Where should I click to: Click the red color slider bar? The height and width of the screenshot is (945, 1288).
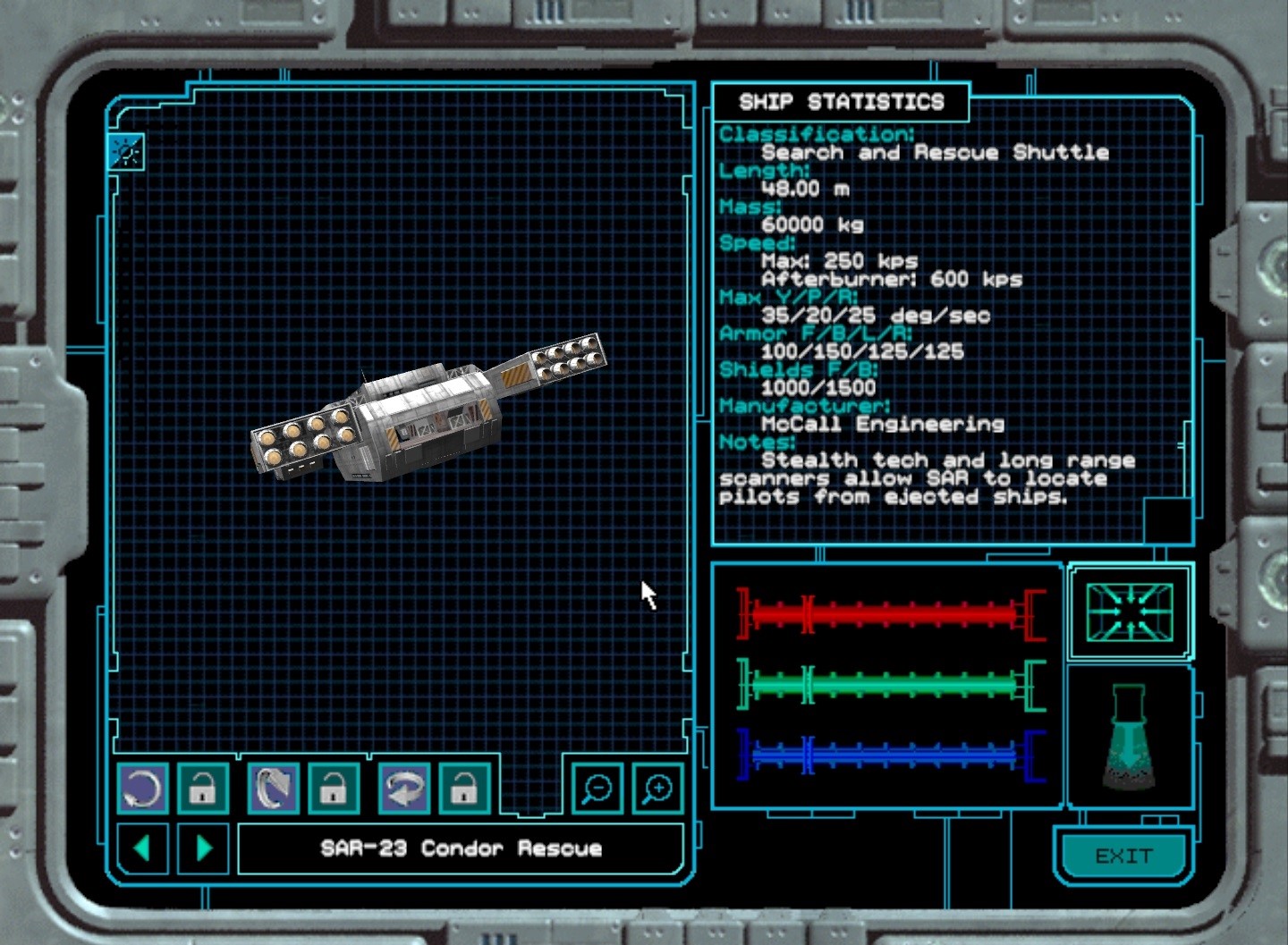pyautogui.click(x=890, y=614)
